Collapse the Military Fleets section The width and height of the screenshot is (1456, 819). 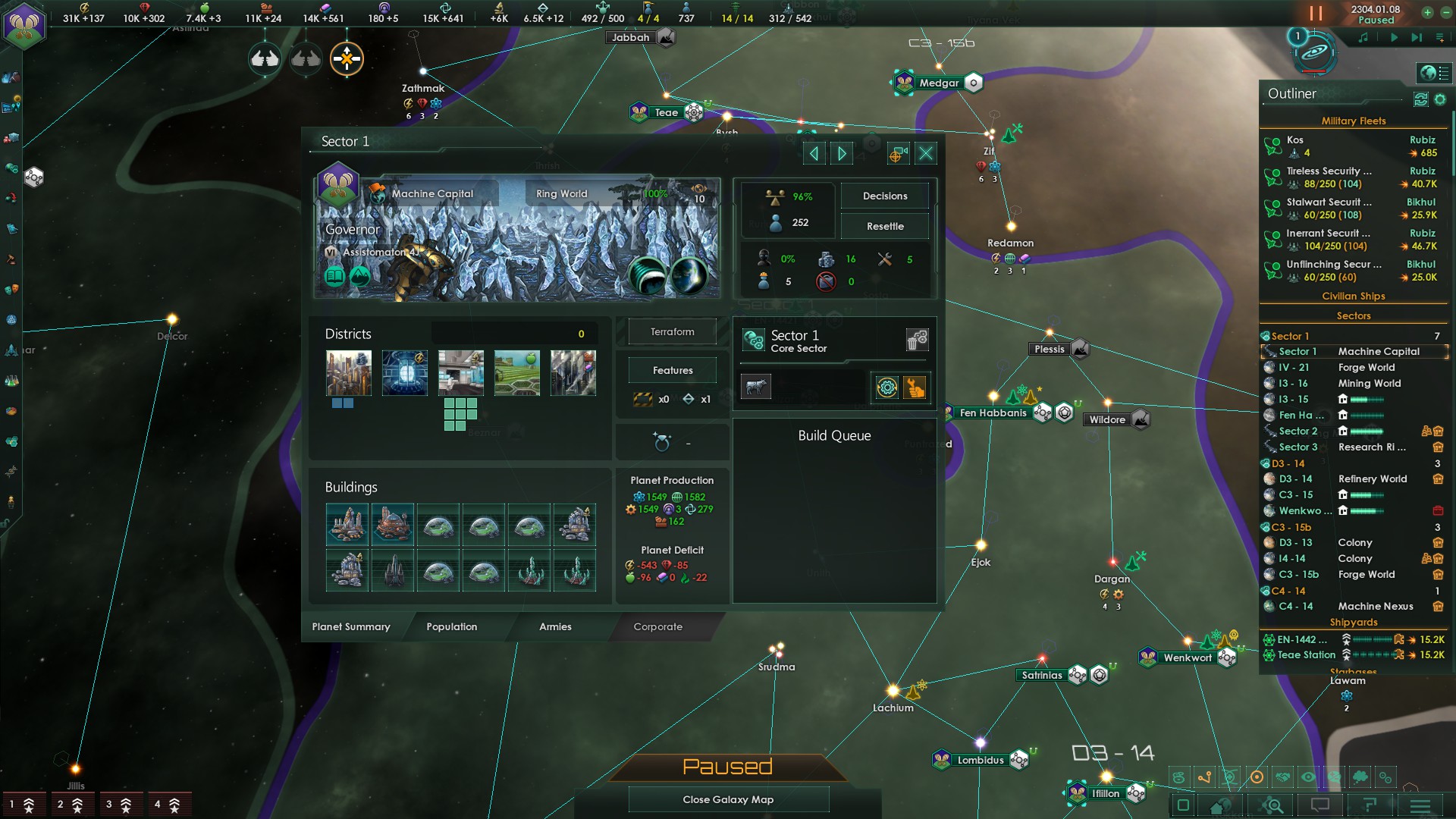(x=1354, y=121)
